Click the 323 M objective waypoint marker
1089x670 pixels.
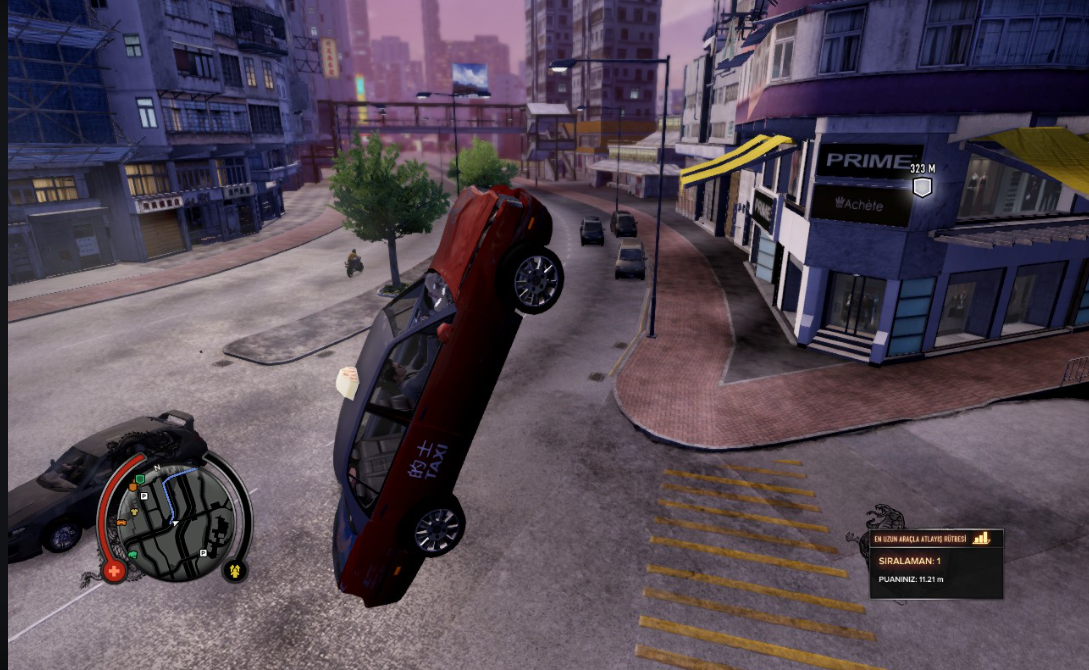pos(922,187)
